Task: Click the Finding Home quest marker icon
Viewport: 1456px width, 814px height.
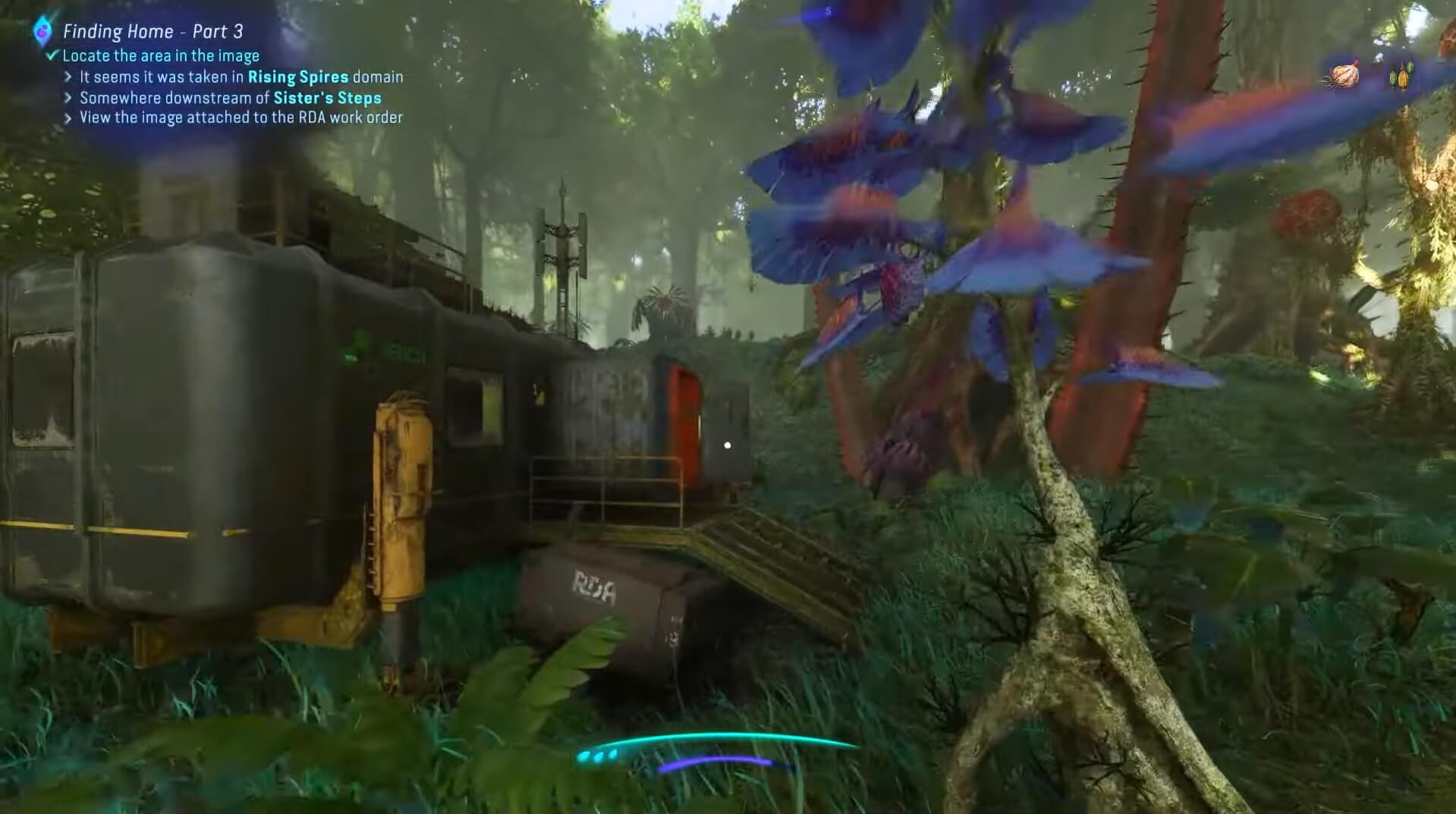Action: [x=42, y=30]
